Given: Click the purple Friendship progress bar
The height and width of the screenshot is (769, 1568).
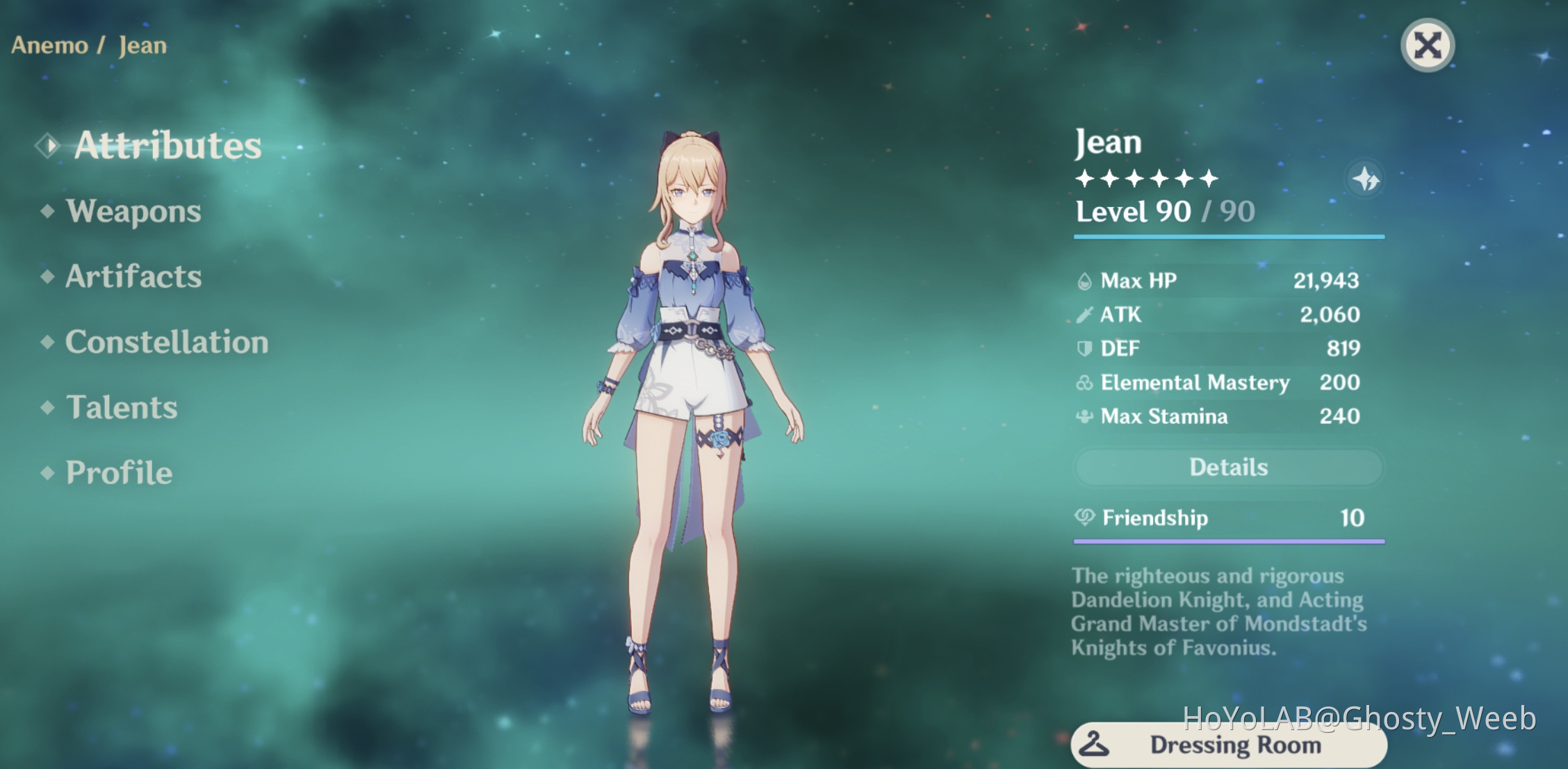Looking at the screenshot, I should 1228,540.
